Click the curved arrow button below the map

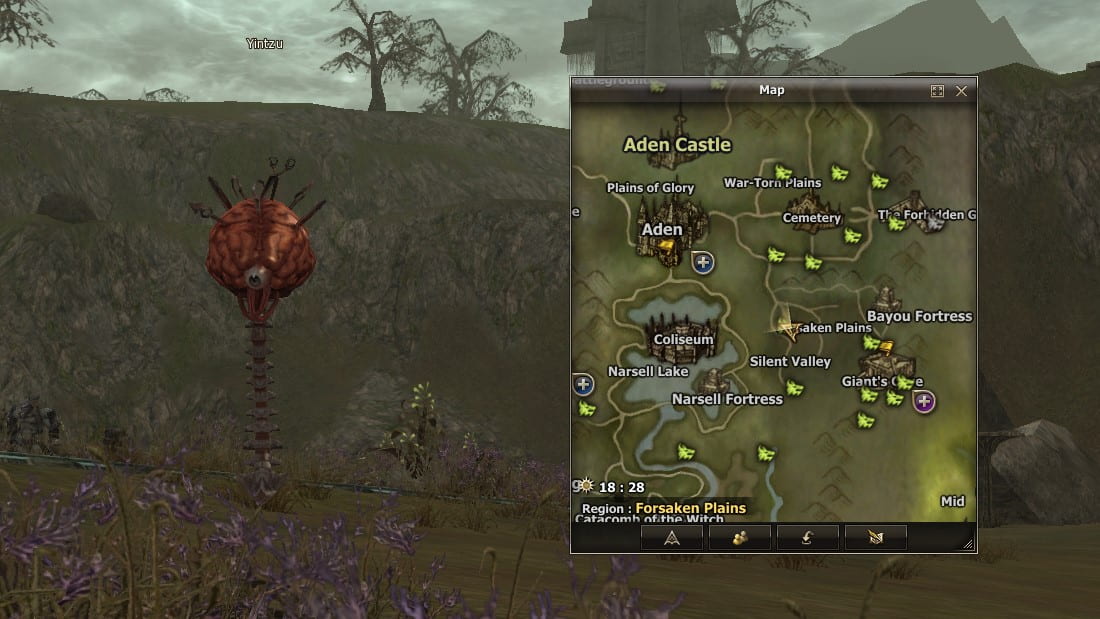(808, 537)
